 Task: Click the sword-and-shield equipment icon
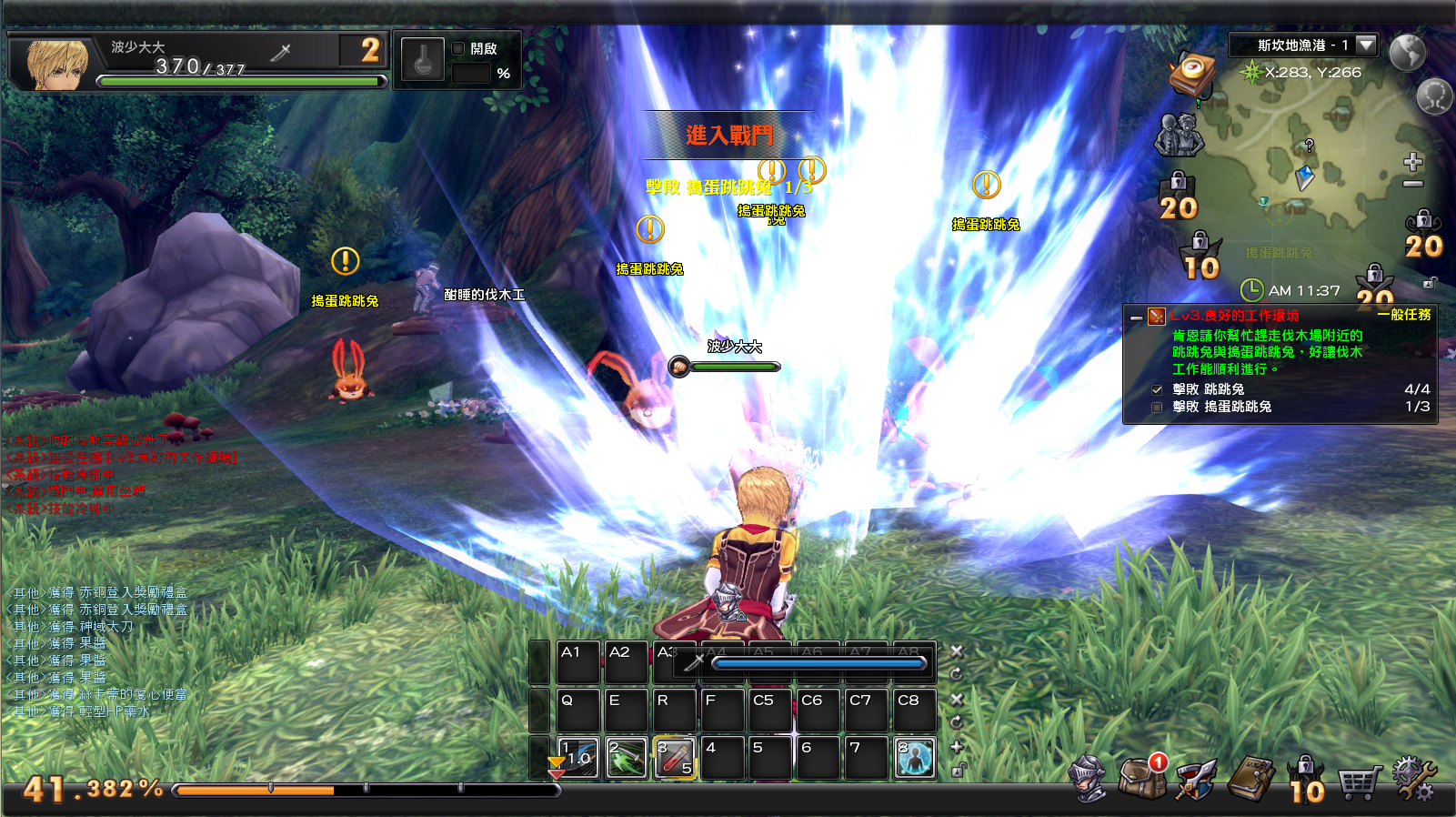(1195, 780)
